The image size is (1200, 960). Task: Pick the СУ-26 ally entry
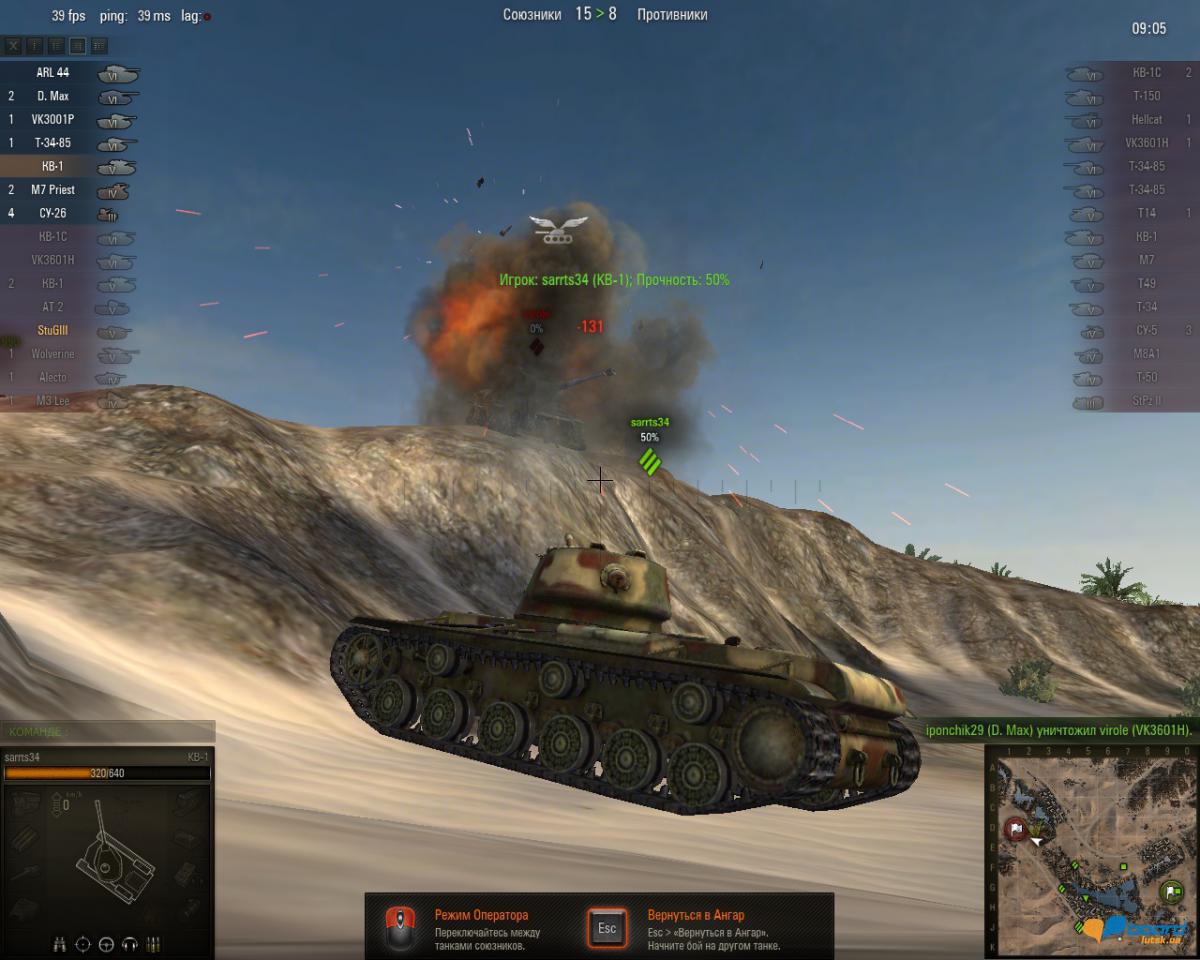pyautogui.click(x=53, y=213)
